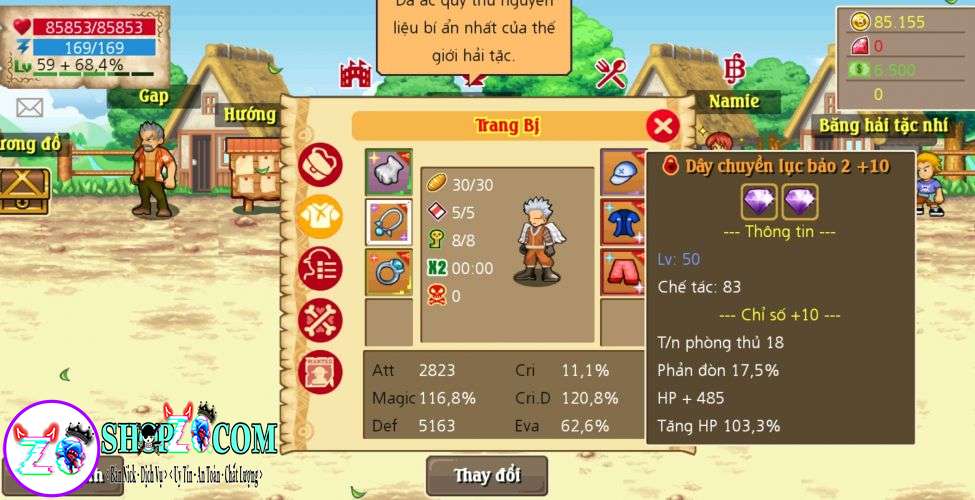Viewport: 975px width, 500px height.
Task: Select the blue gem ring slot
Action: [x=388, y=272]
